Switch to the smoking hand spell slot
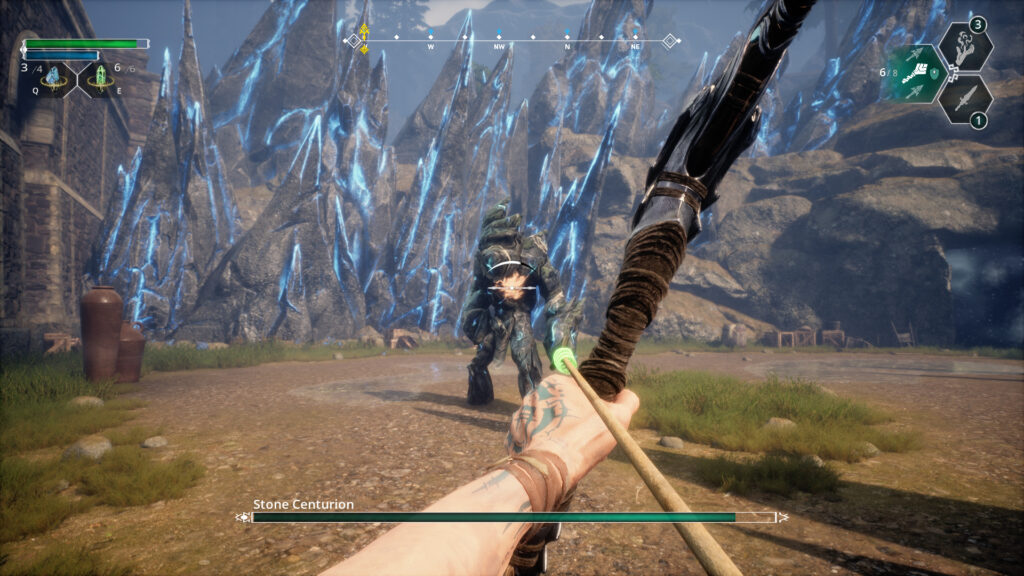The width and height of the screenshot is (1024, 576). [x=966, y=46]
